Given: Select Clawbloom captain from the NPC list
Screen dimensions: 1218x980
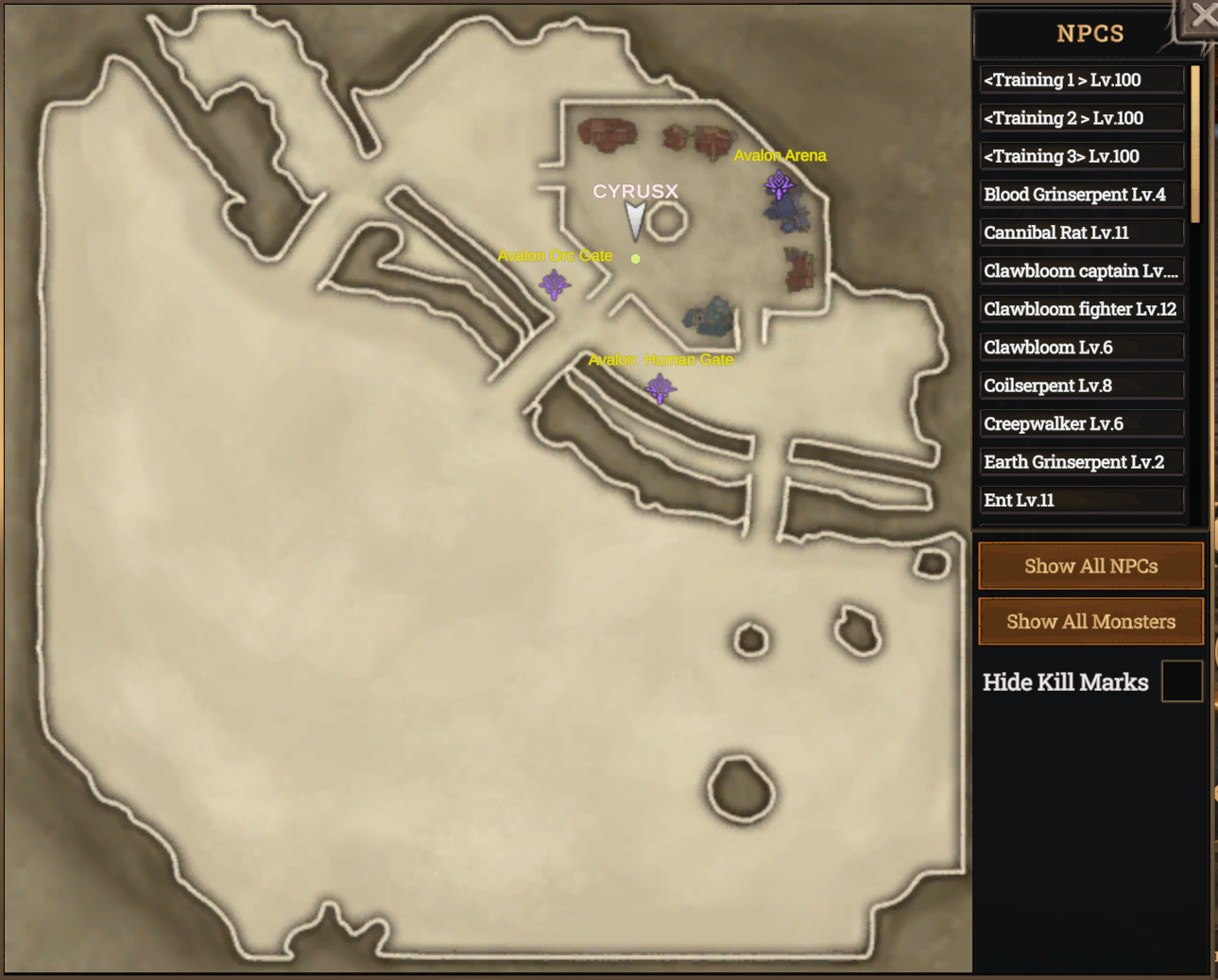Looking at the screenshot, I should 1081,270.
